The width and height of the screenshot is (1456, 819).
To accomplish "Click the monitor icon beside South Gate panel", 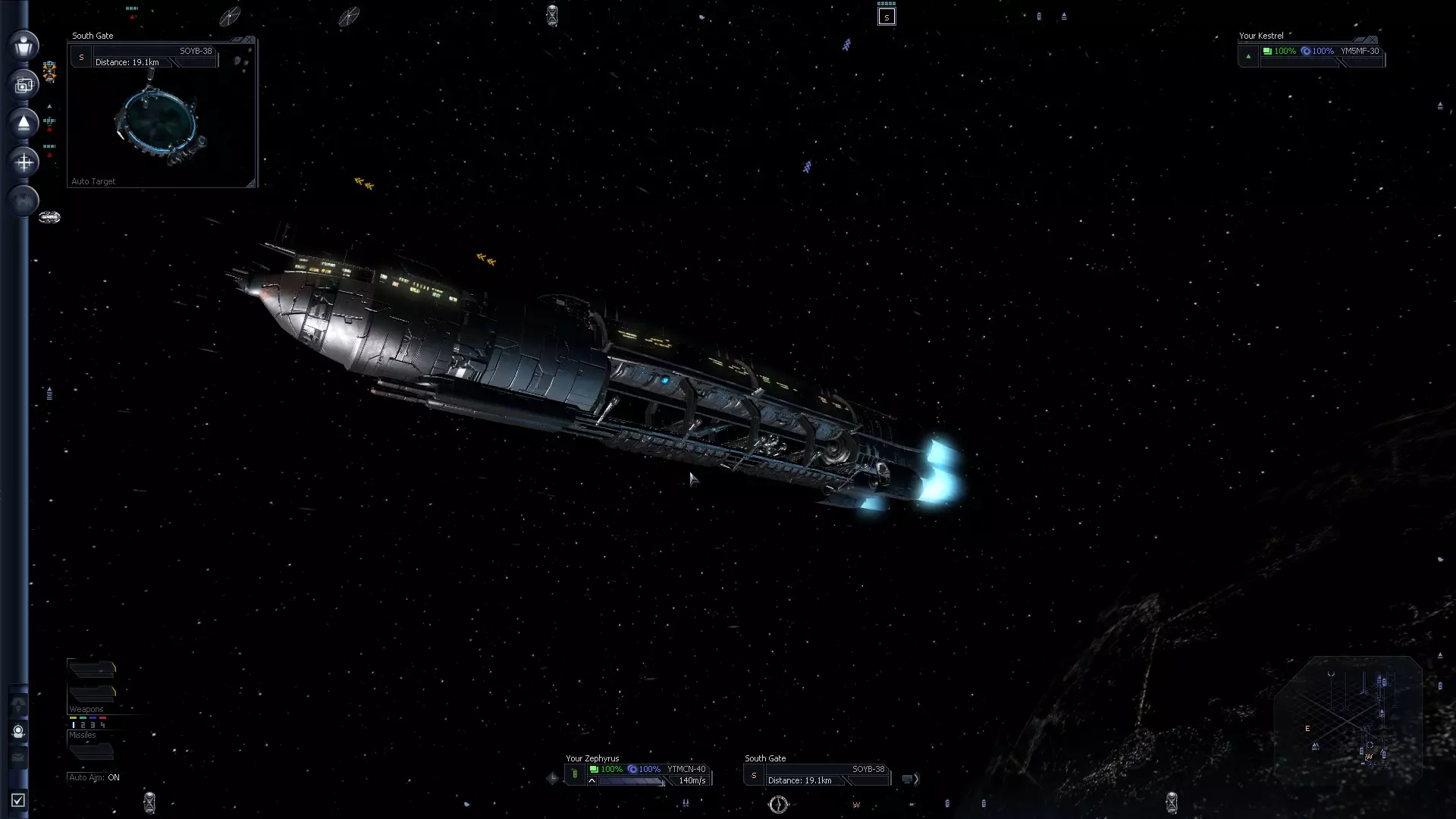I will point(907,779).
